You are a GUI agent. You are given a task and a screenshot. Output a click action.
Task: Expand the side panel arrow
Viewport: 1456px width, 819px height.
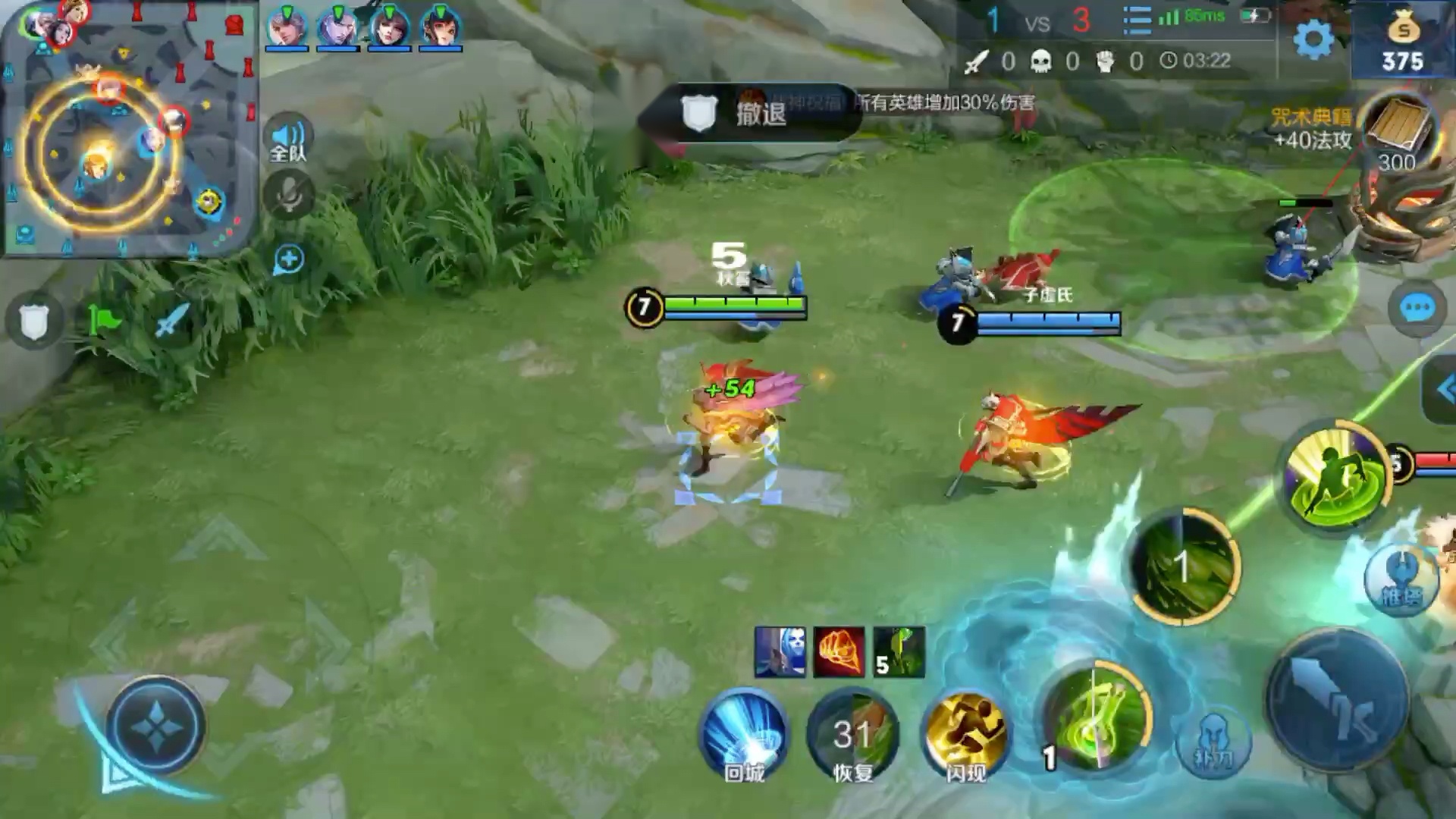[x=1442, y=390]
